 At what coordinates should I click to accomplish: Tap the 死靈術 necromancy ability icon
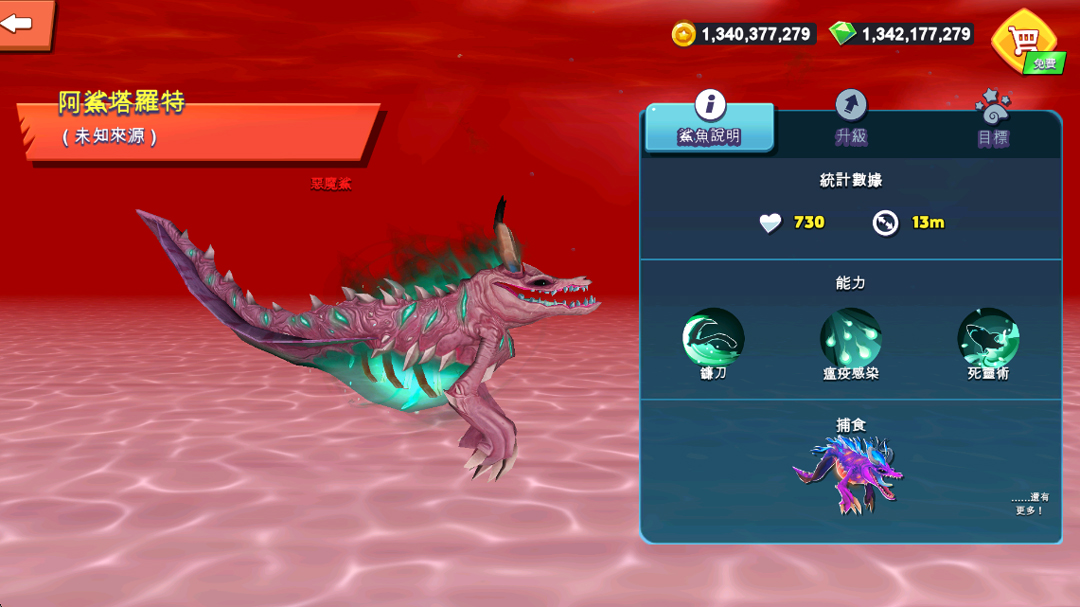988,338
